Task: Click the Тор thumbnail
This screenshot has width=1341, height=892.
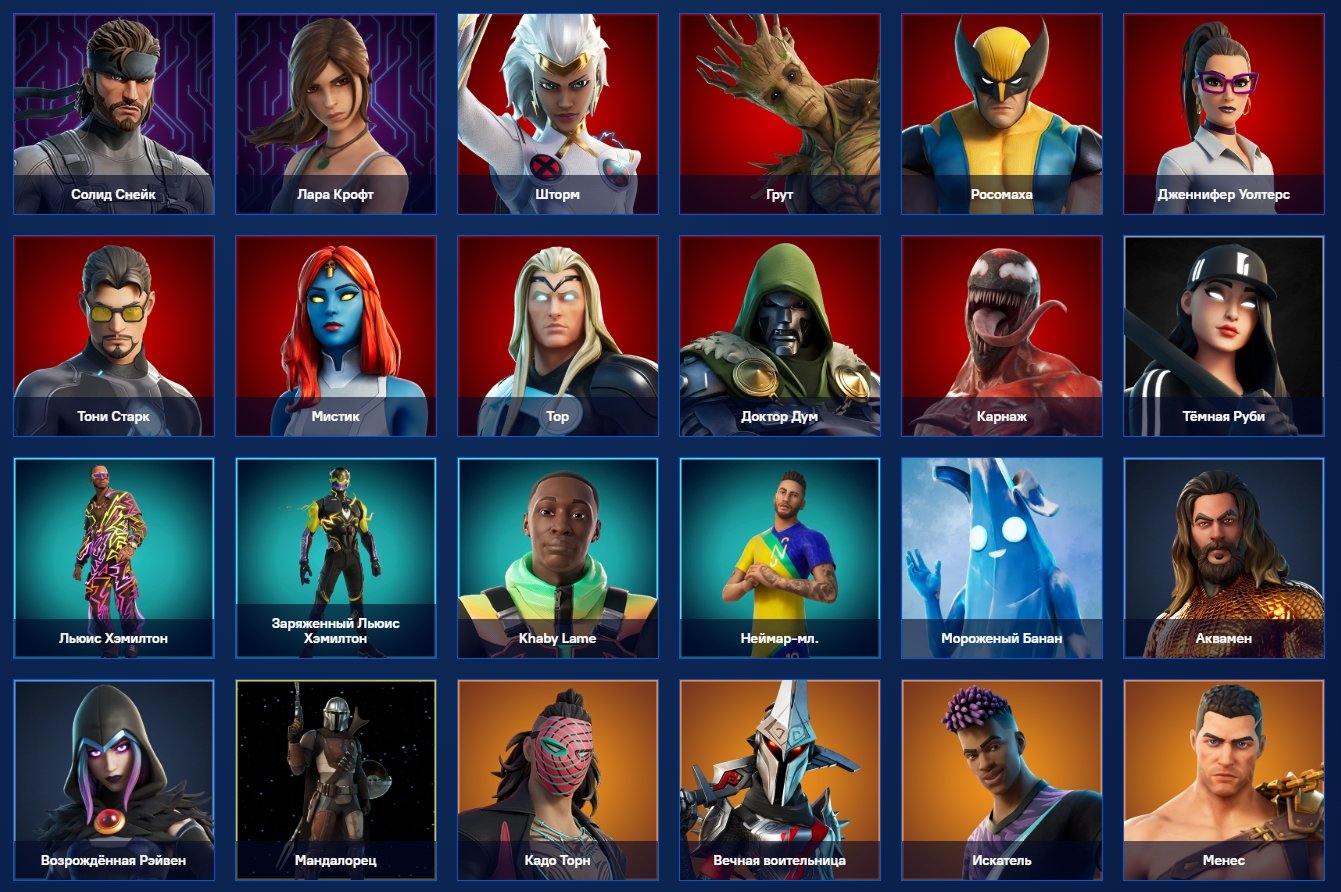Action: tap(557, 333)
